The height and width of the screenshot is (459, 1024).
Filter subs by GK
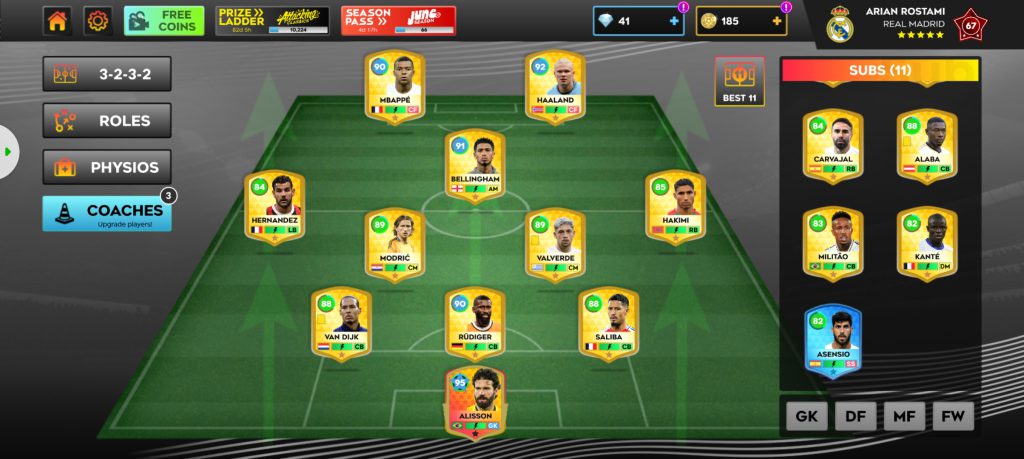point(806,416)
